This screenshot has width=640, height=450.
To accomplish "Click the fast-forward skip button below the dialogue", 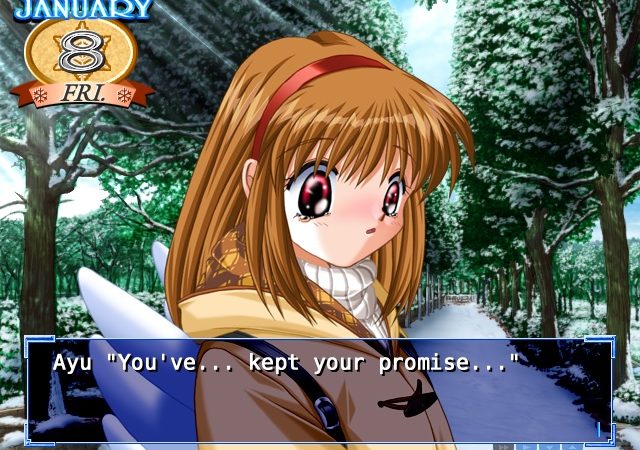I will coord(503,446).
